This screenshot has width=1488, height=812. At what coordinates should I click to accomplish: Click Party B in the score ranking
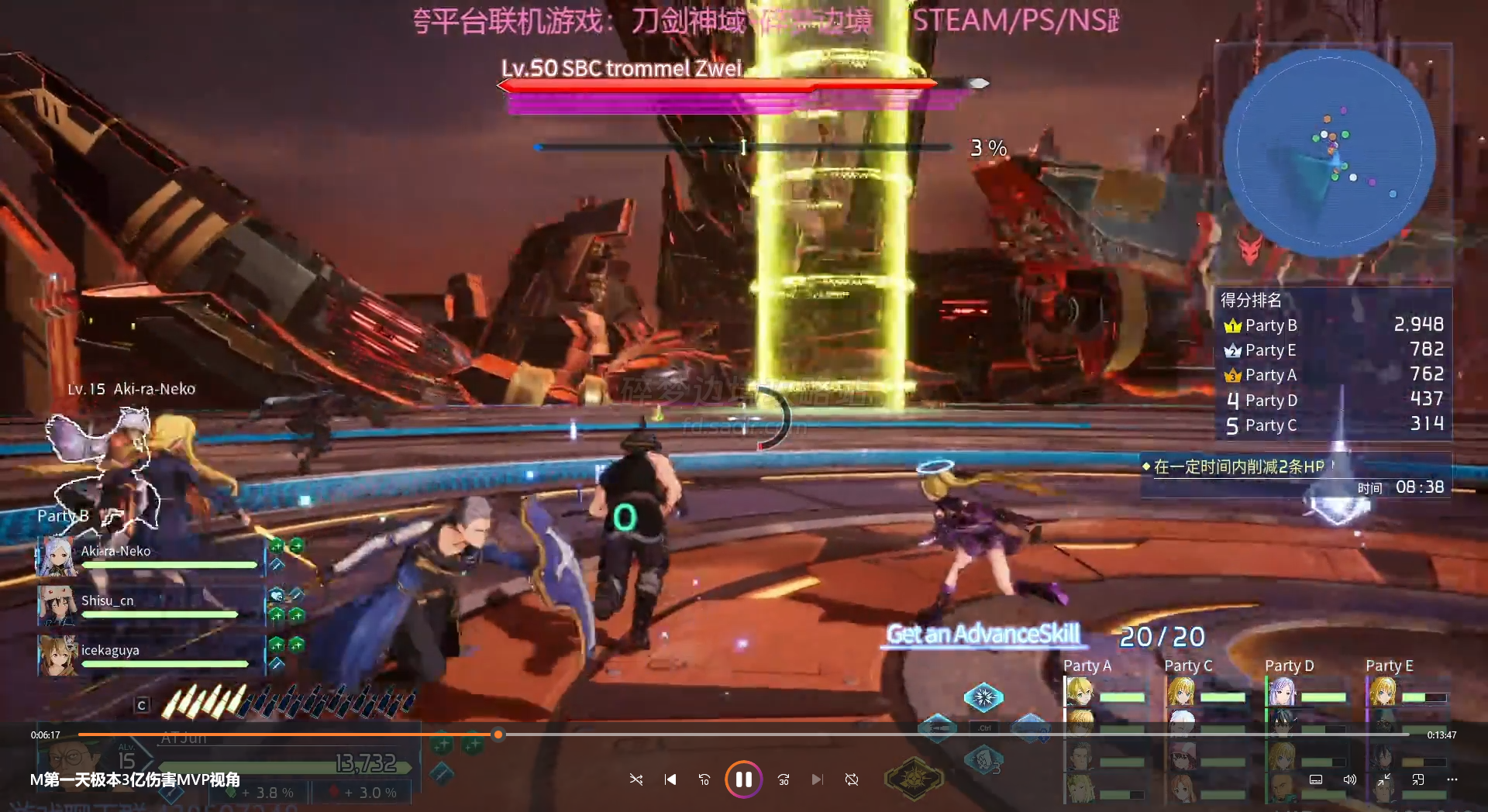click(1333, 325)
